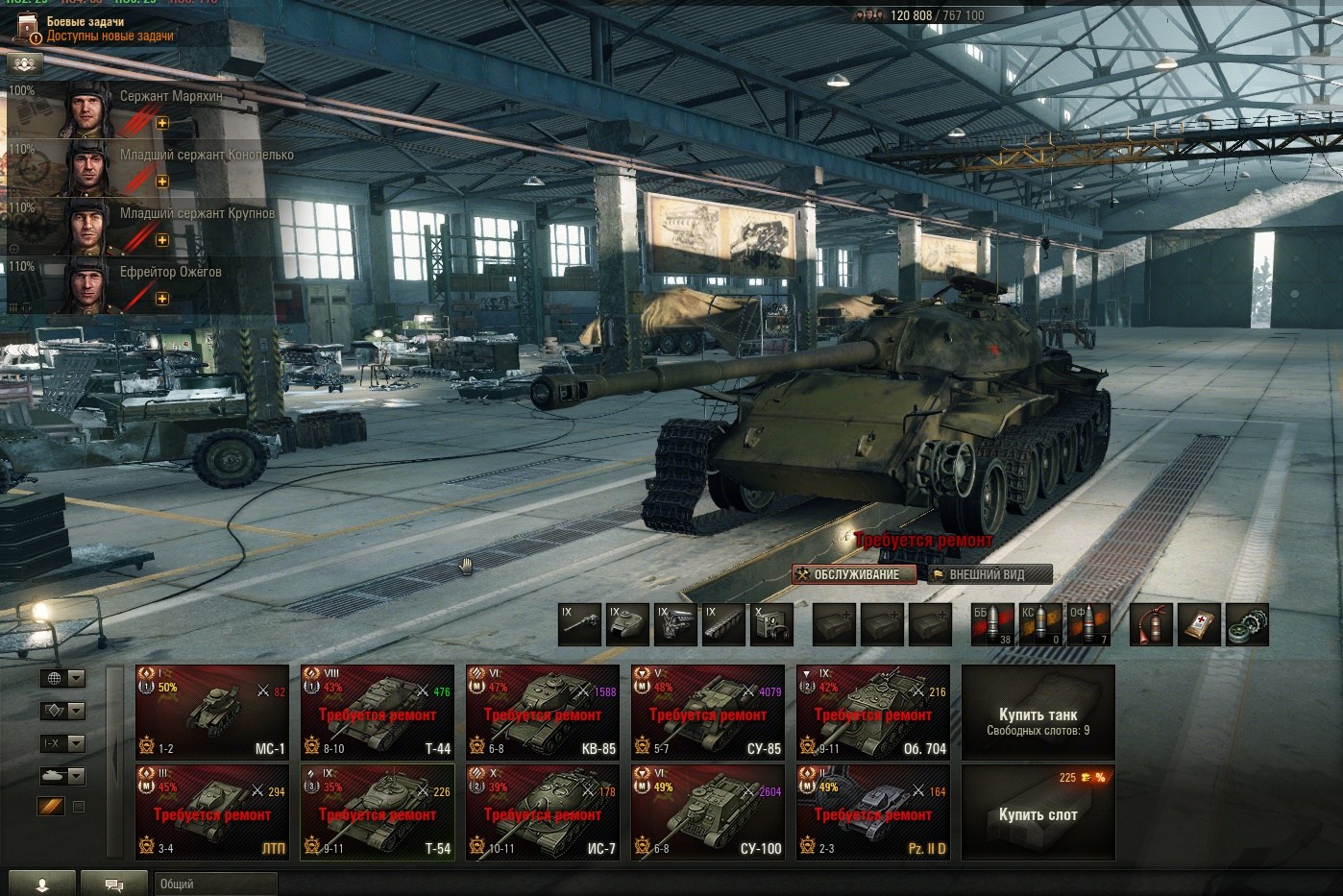The width and height of the screenshot is (1343, 896).
Task: Click Купить слот to buy a slot
Action: tap(1038, 812)
